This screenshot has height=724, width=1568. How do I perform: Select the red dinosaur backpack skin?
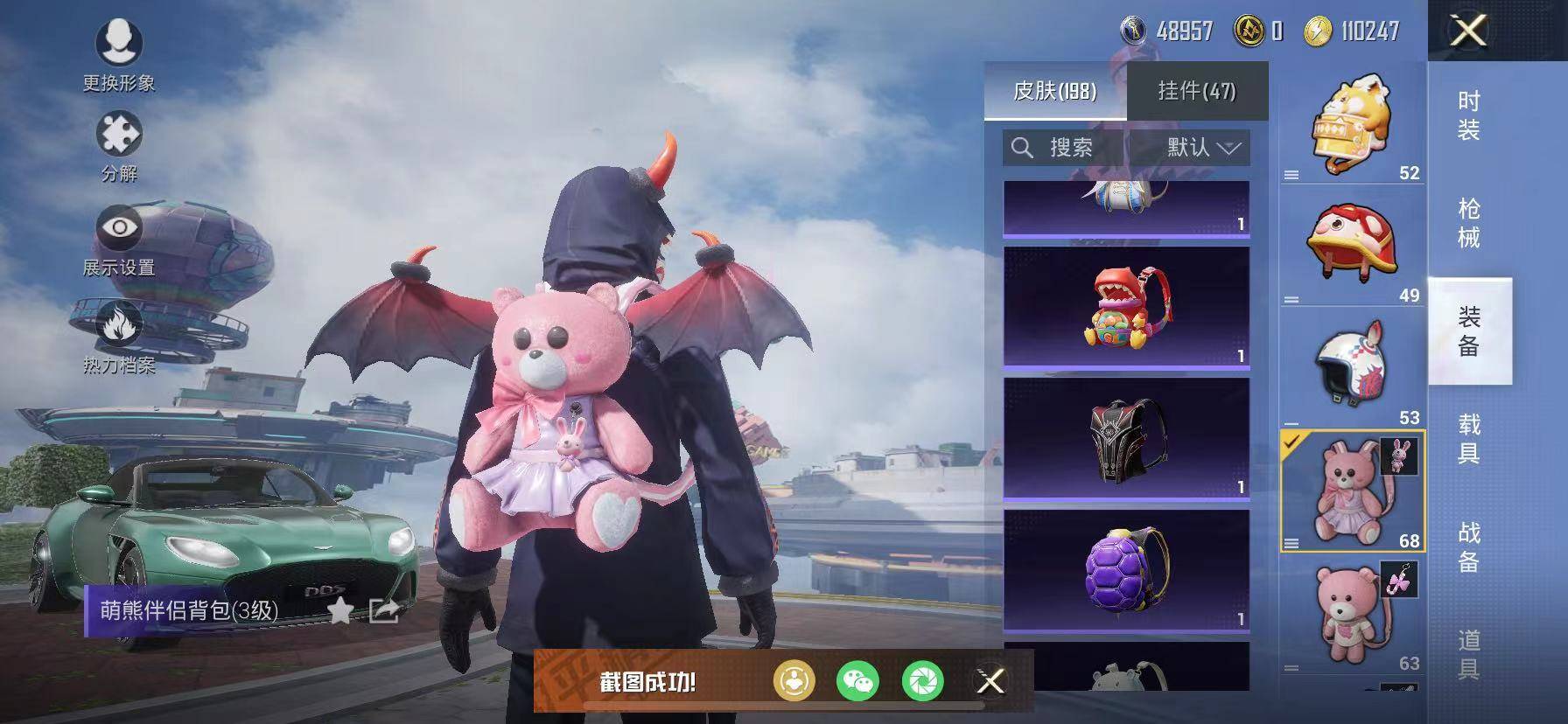[x=1126, y=307]
